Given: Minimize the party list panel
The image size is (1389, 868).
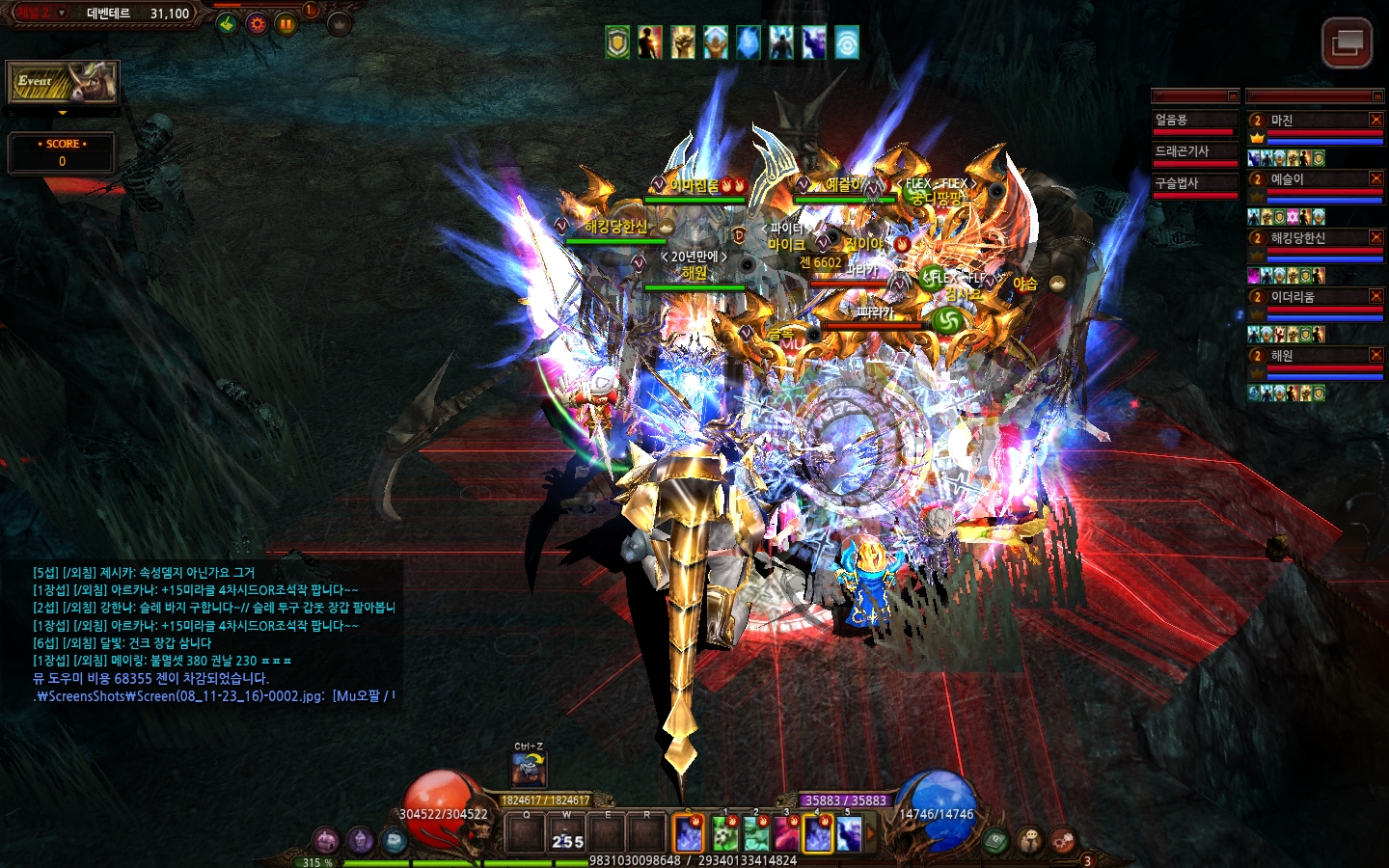Looking at the screenshot, I should 1376,96.
